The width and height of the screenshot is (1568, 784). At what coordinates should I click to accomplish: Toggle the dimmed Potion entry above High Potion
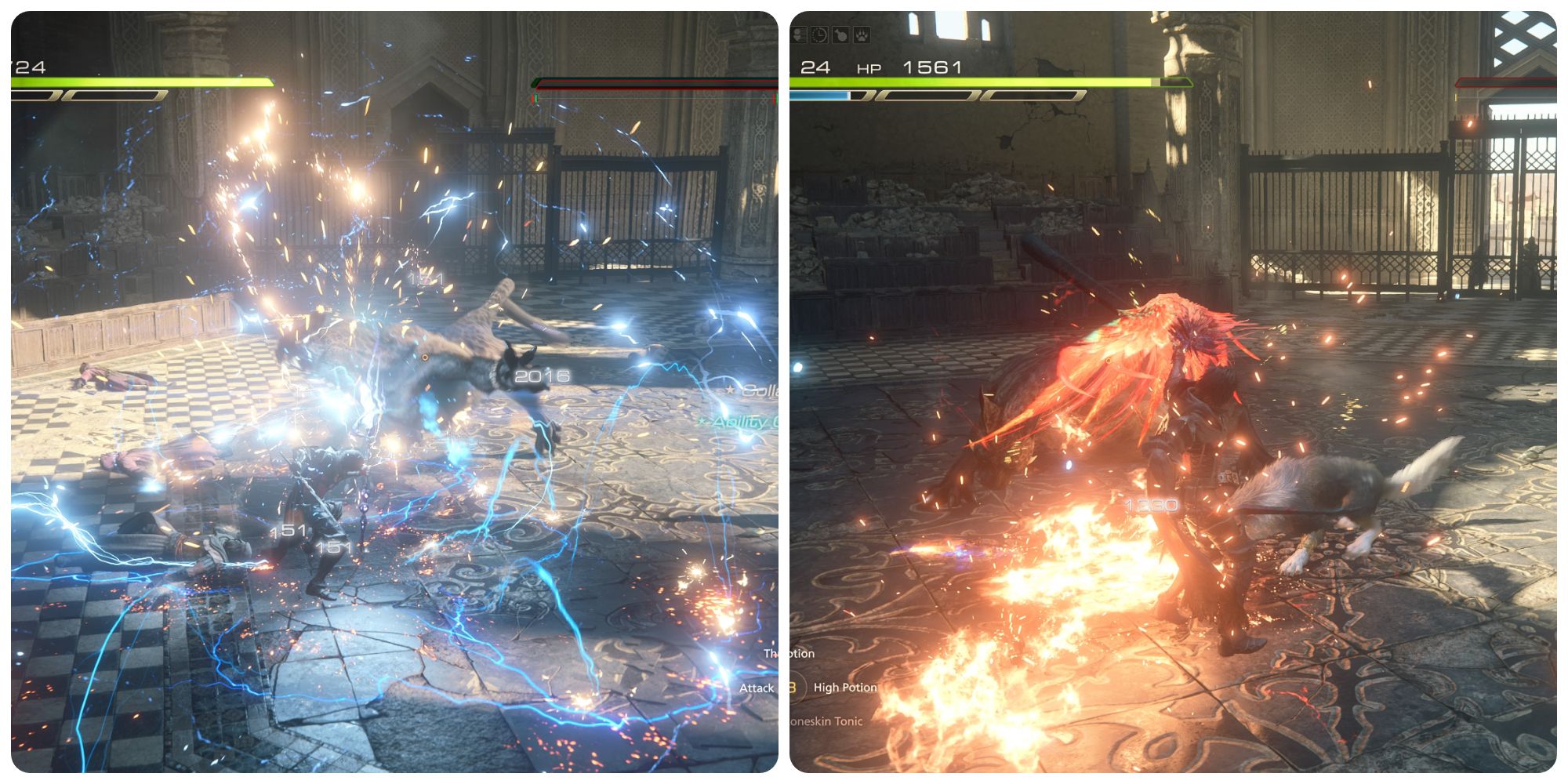click(789, 653)
